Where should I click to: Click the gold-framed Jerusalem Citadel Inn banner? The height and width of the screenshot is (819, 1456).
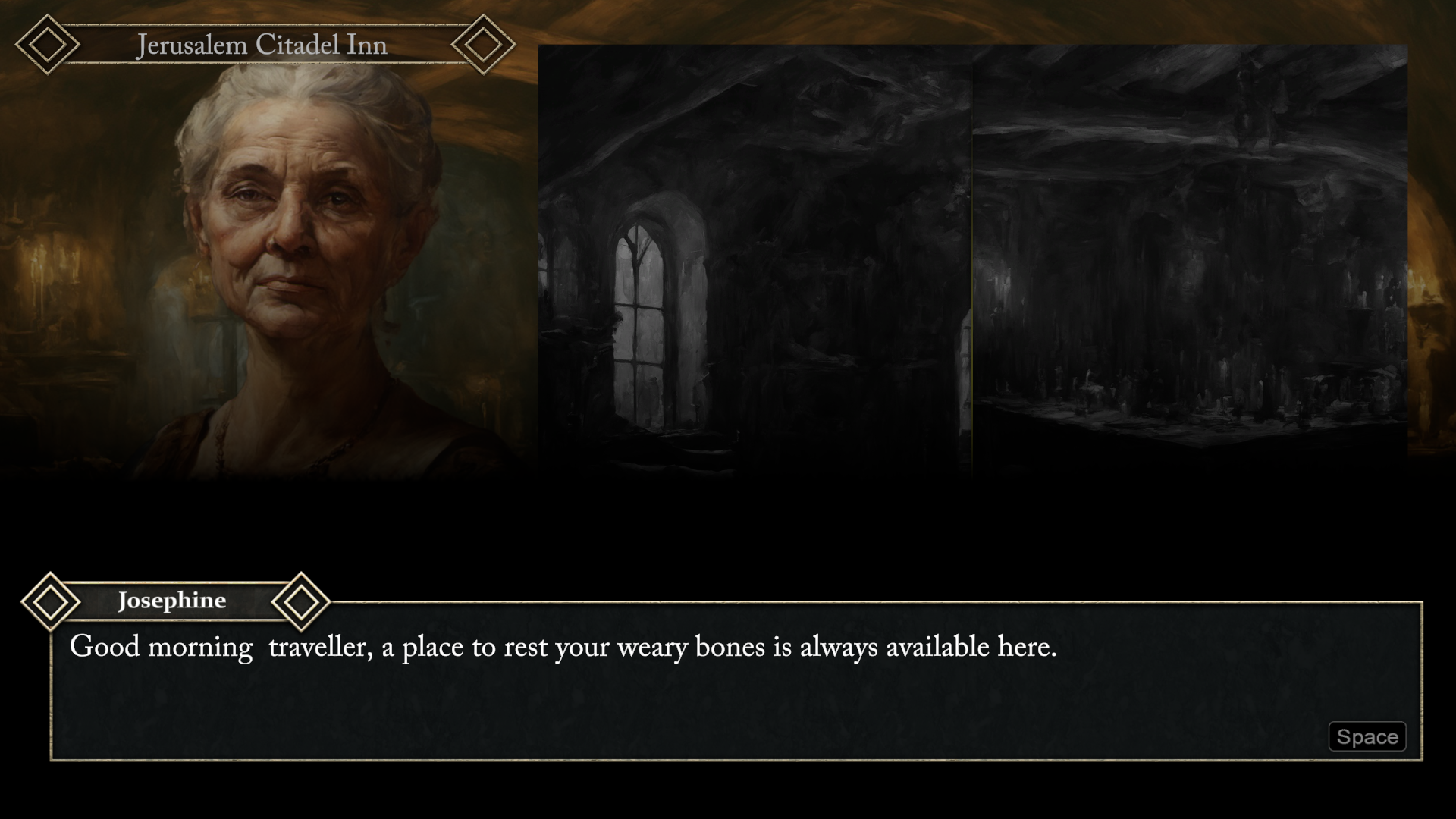pos(262,44)
